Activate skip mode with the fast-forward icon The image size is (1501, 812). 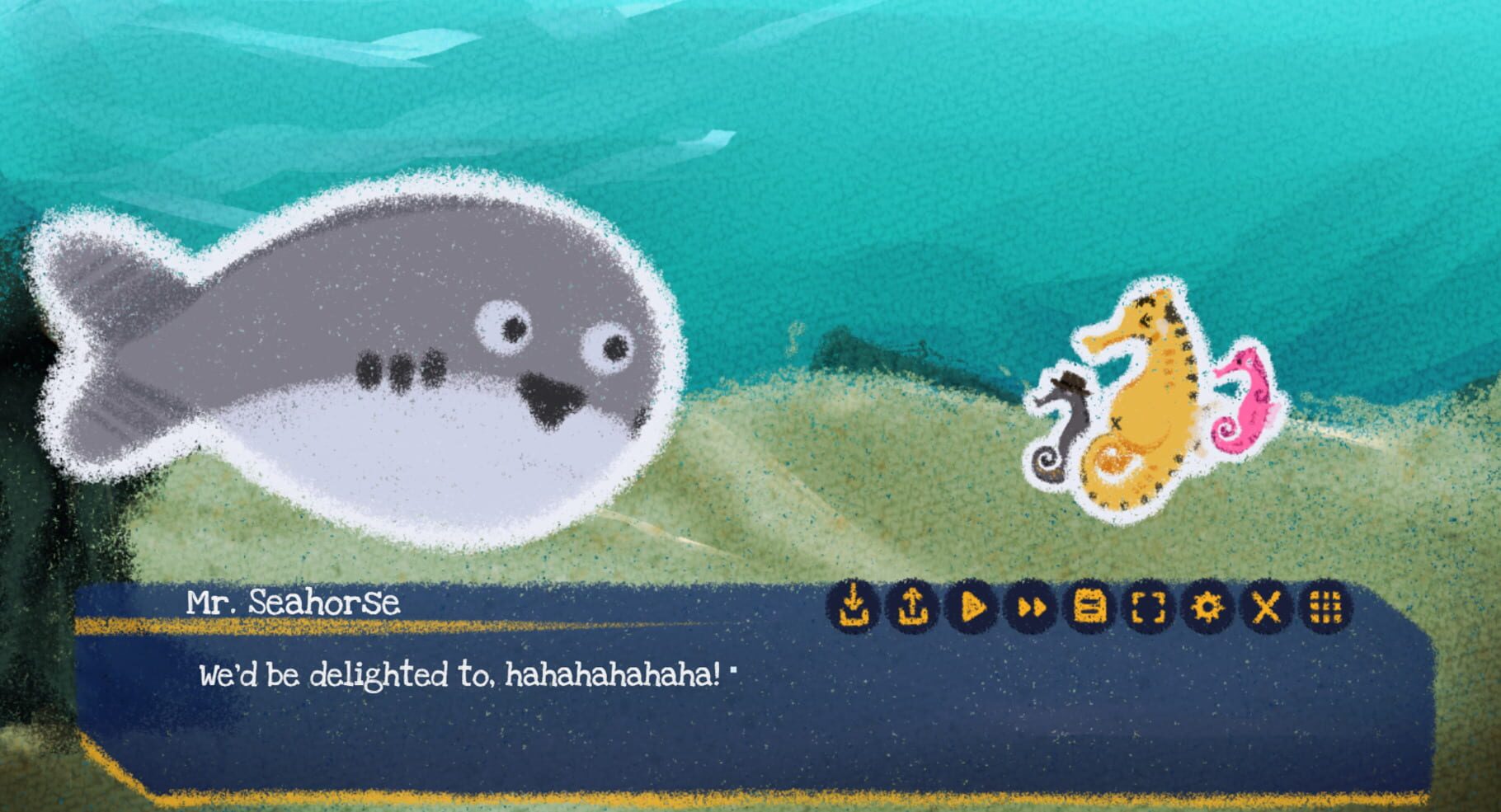point(1030,608)
